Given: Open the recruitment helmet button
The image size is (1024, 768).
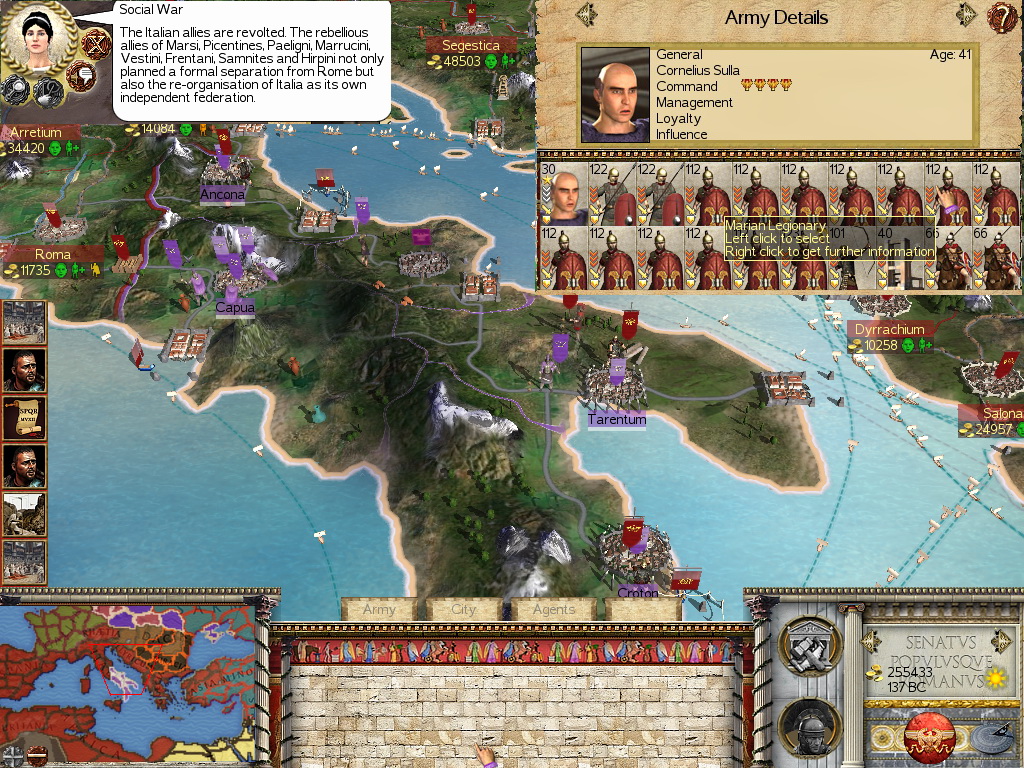Looking at the screenshot, I should tap(809, 725).
